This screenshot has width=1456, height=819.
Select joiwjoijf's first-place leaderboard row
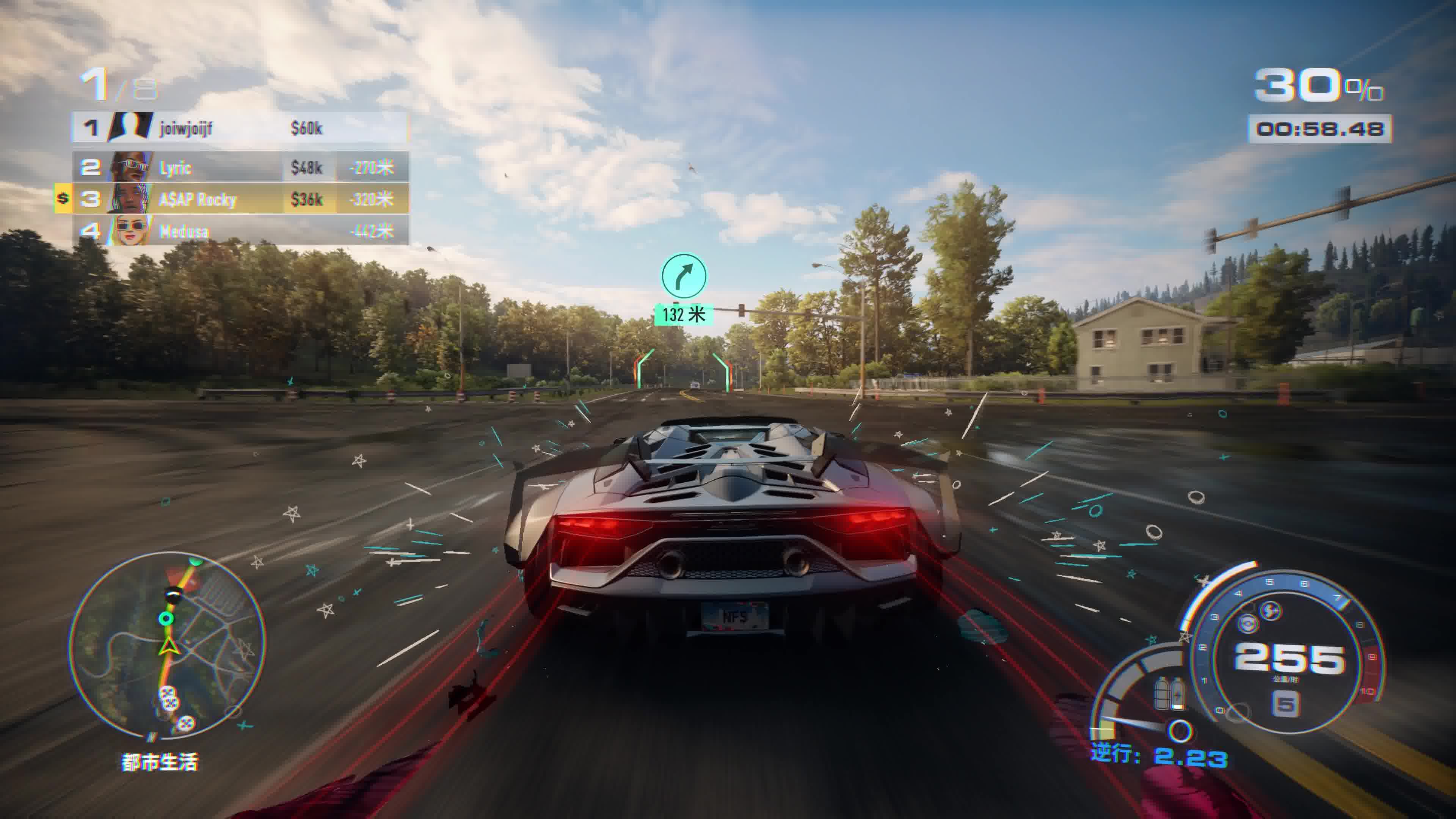[240, 128]
